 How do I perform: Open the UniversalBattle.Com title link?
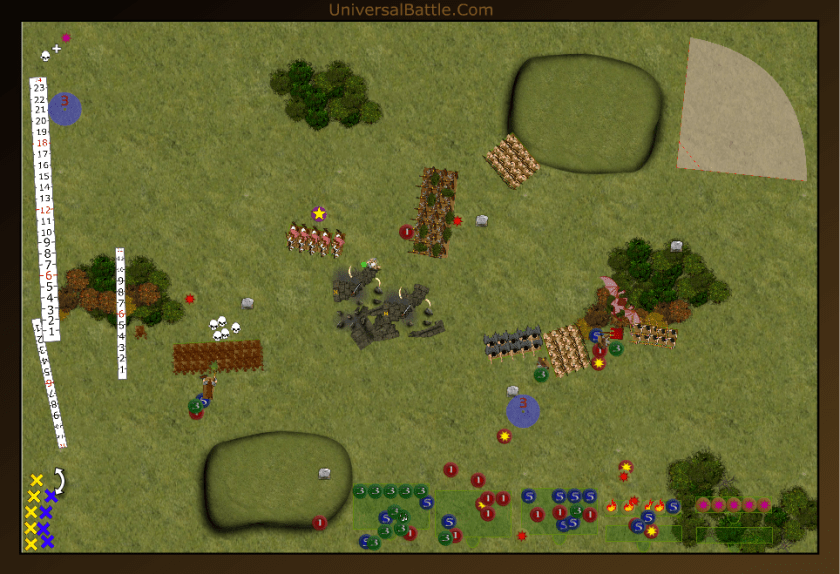click(410, 10)
